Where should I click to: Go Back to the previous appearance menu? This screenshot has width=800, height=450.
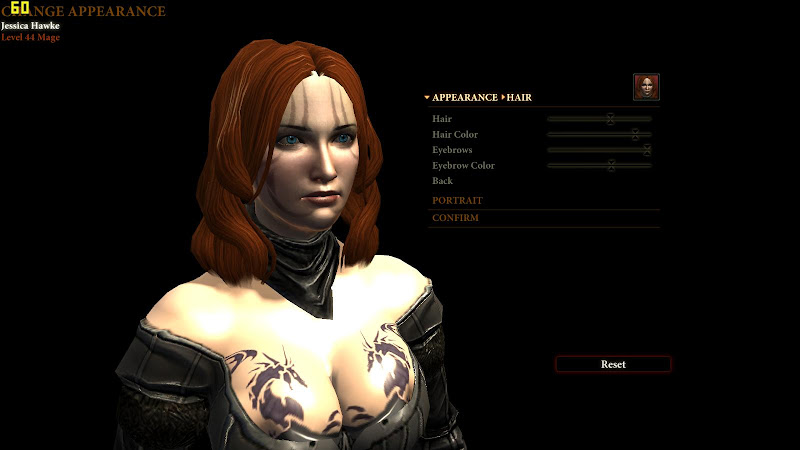[442, 181]
